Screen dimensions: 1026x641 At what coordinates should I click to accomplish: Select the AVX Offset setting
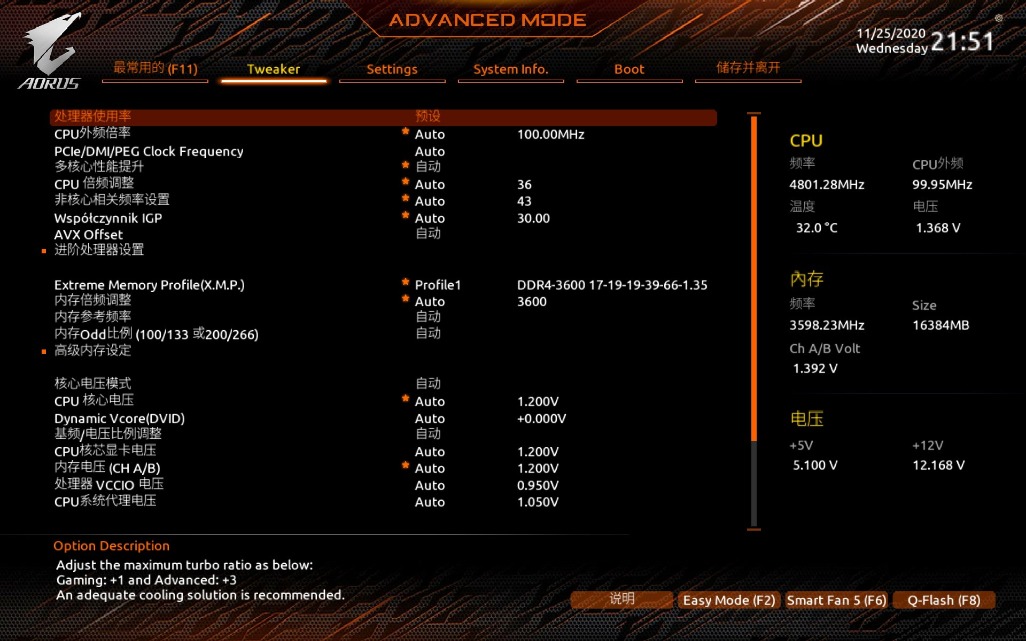coord(88,234)
